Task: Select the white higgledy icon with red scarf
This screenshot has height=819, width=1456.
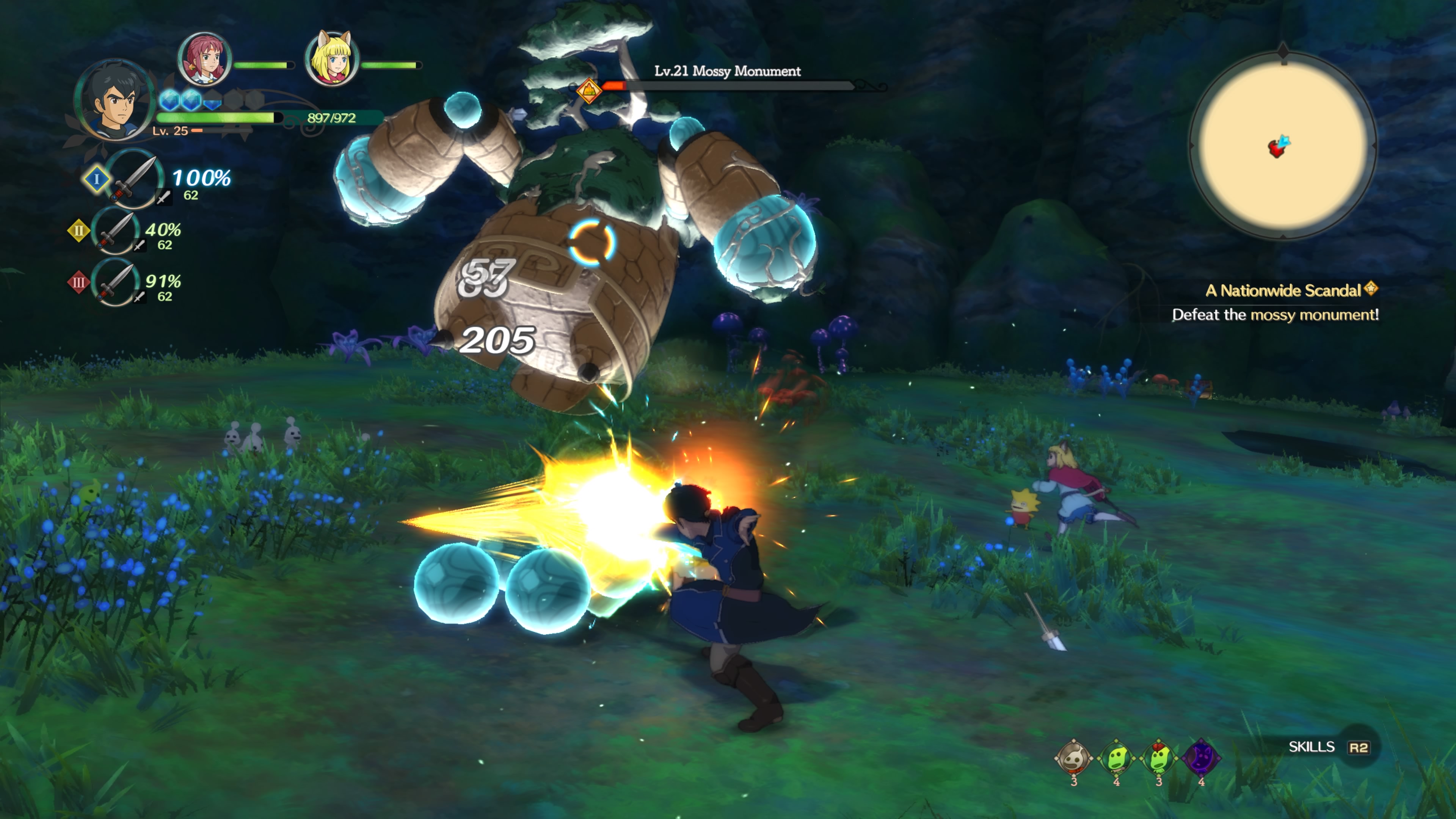Action: point(1073,758)
